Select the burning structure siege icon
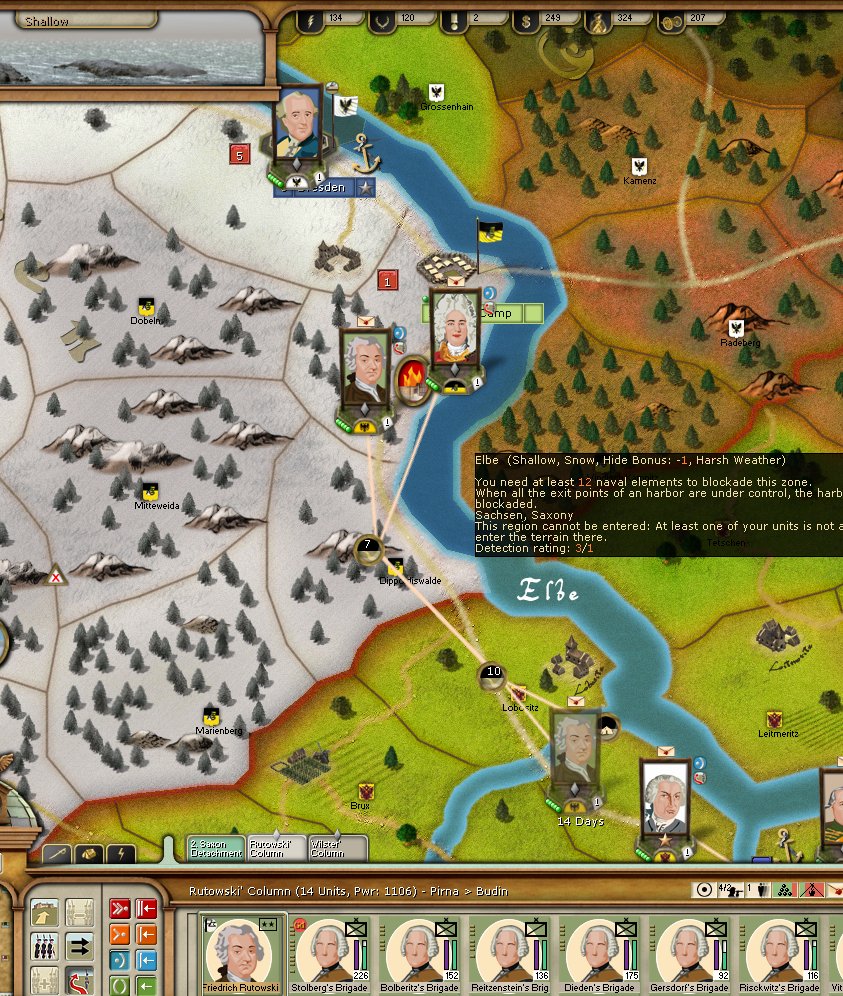 click(x=411, y=380)
